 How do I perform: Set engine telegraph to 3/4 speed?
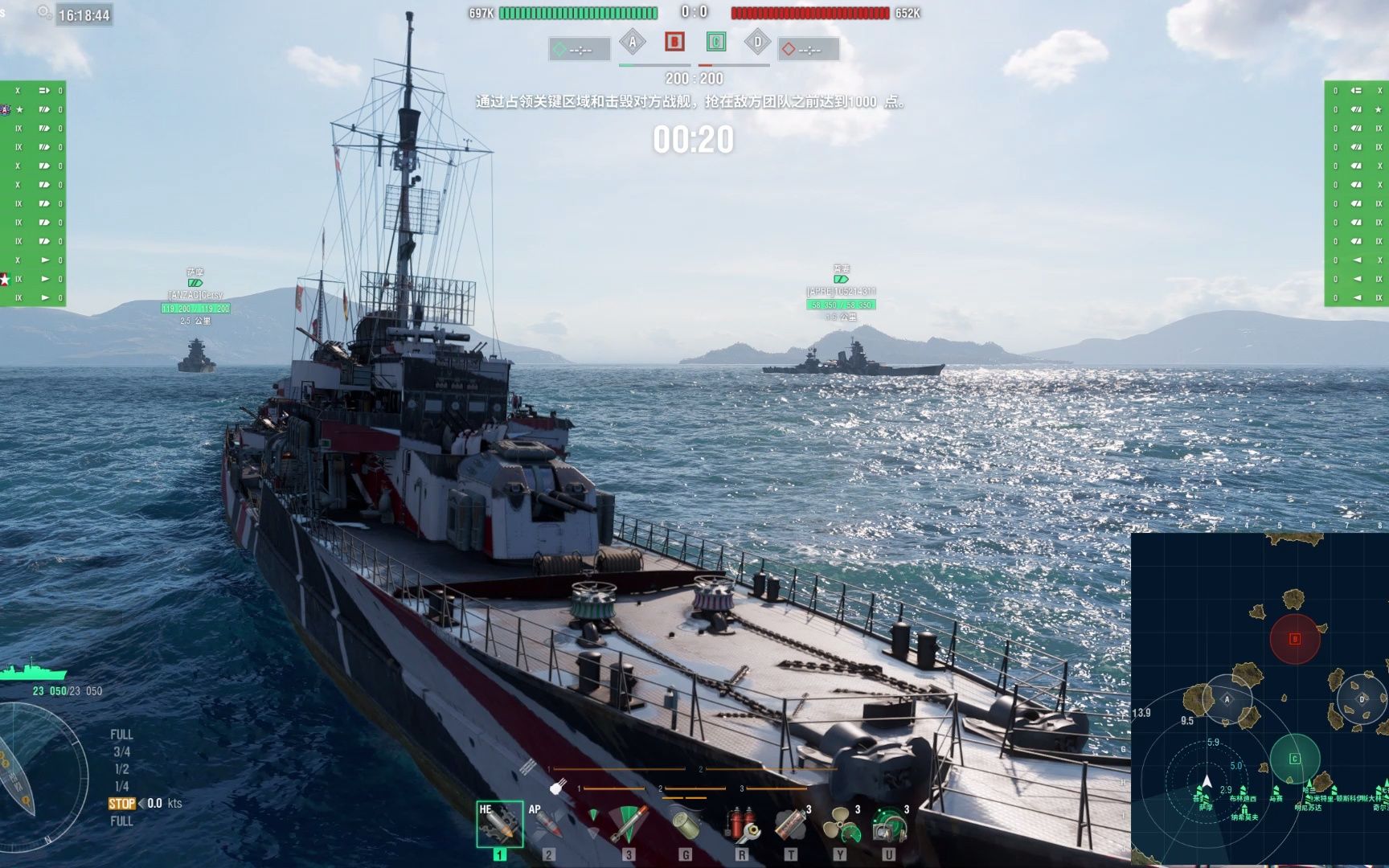121,752
